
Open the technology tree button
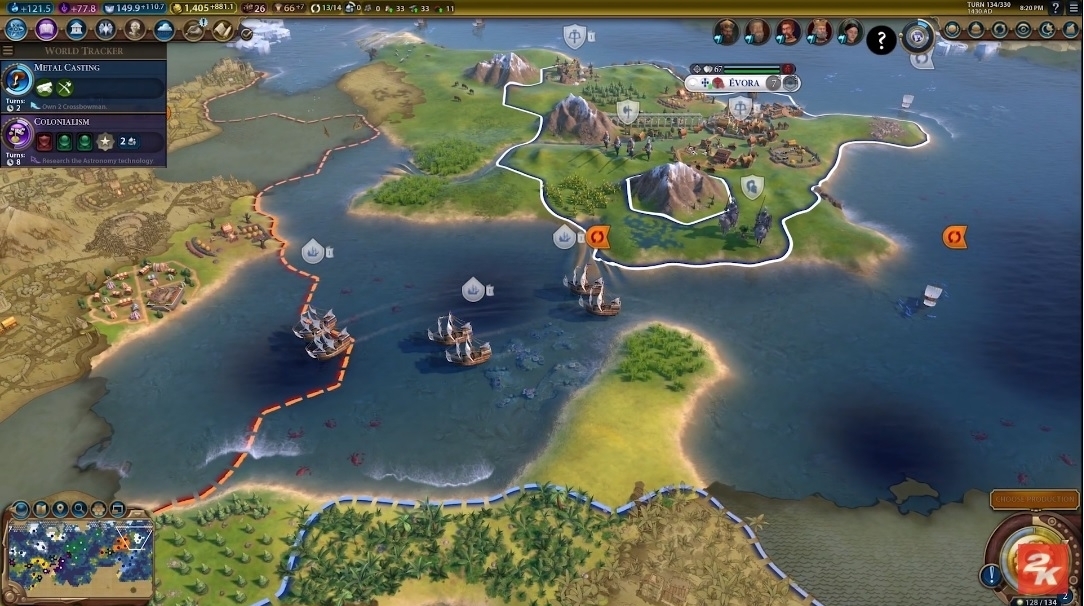click(17, 30)
